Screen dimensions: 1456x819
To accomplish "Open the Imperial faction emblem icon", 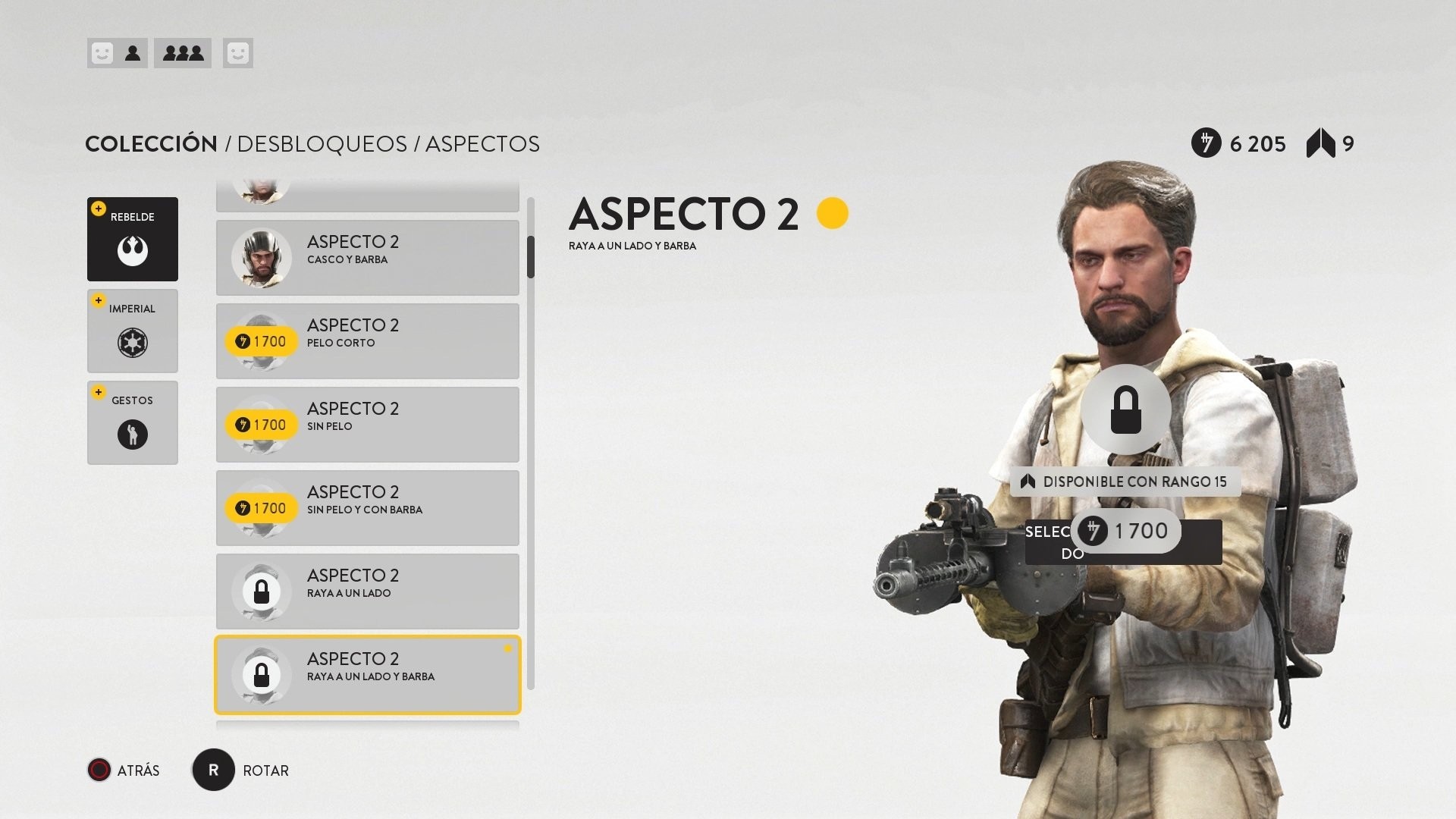I will point(132,343).
